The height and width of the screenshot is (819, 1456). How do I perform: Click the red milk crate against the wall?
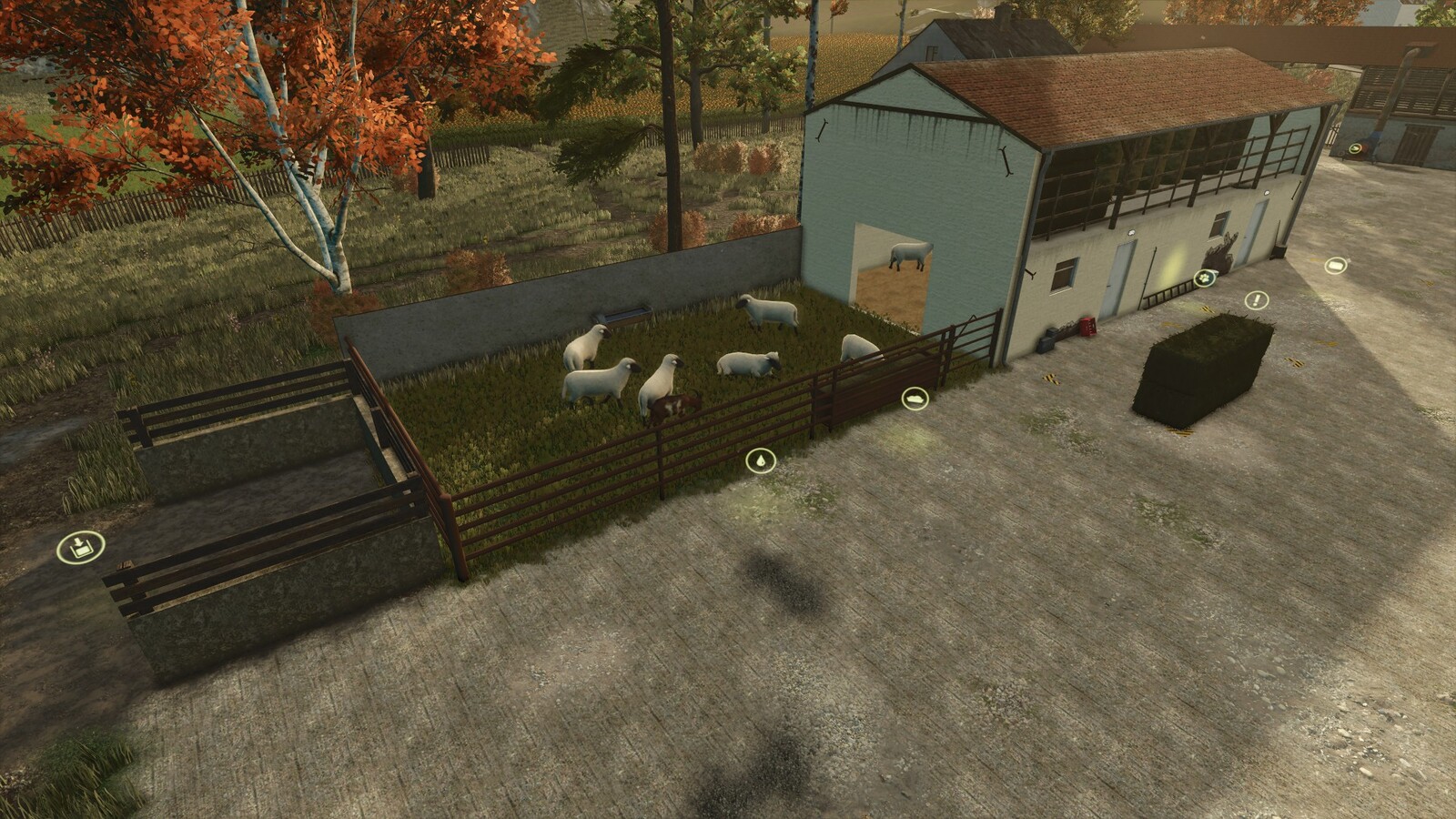click(1088, 326)
